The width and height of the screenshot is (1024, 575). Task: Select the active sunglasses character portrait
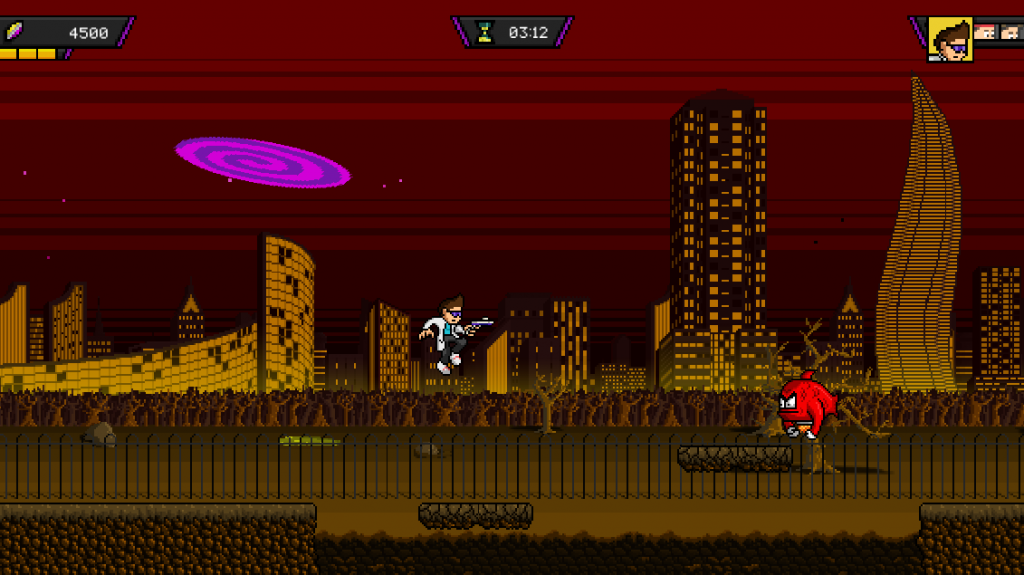click(950, 40)
